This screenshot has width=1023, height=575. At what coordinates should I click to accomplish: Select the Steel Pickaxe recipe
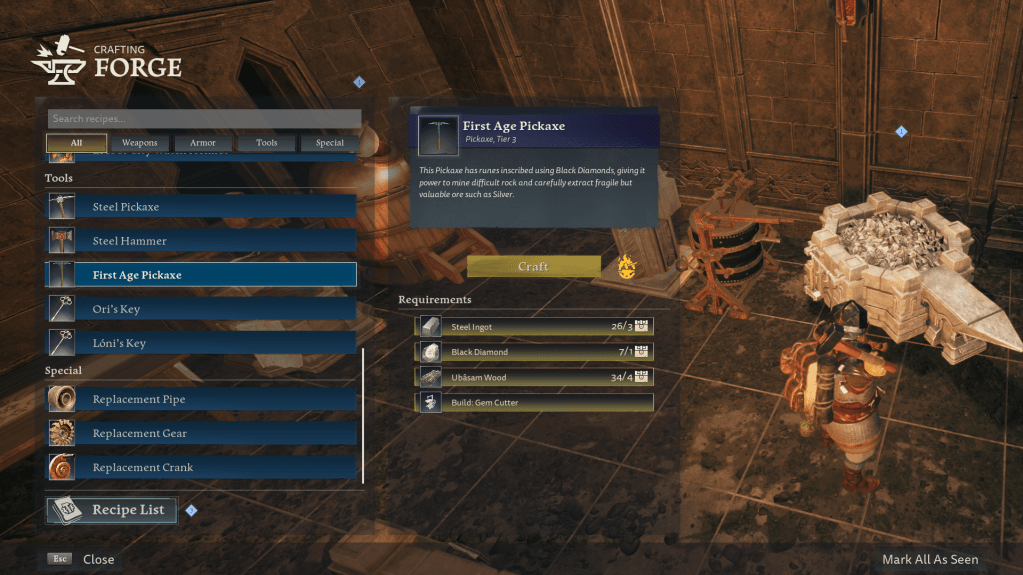point(202,207)
